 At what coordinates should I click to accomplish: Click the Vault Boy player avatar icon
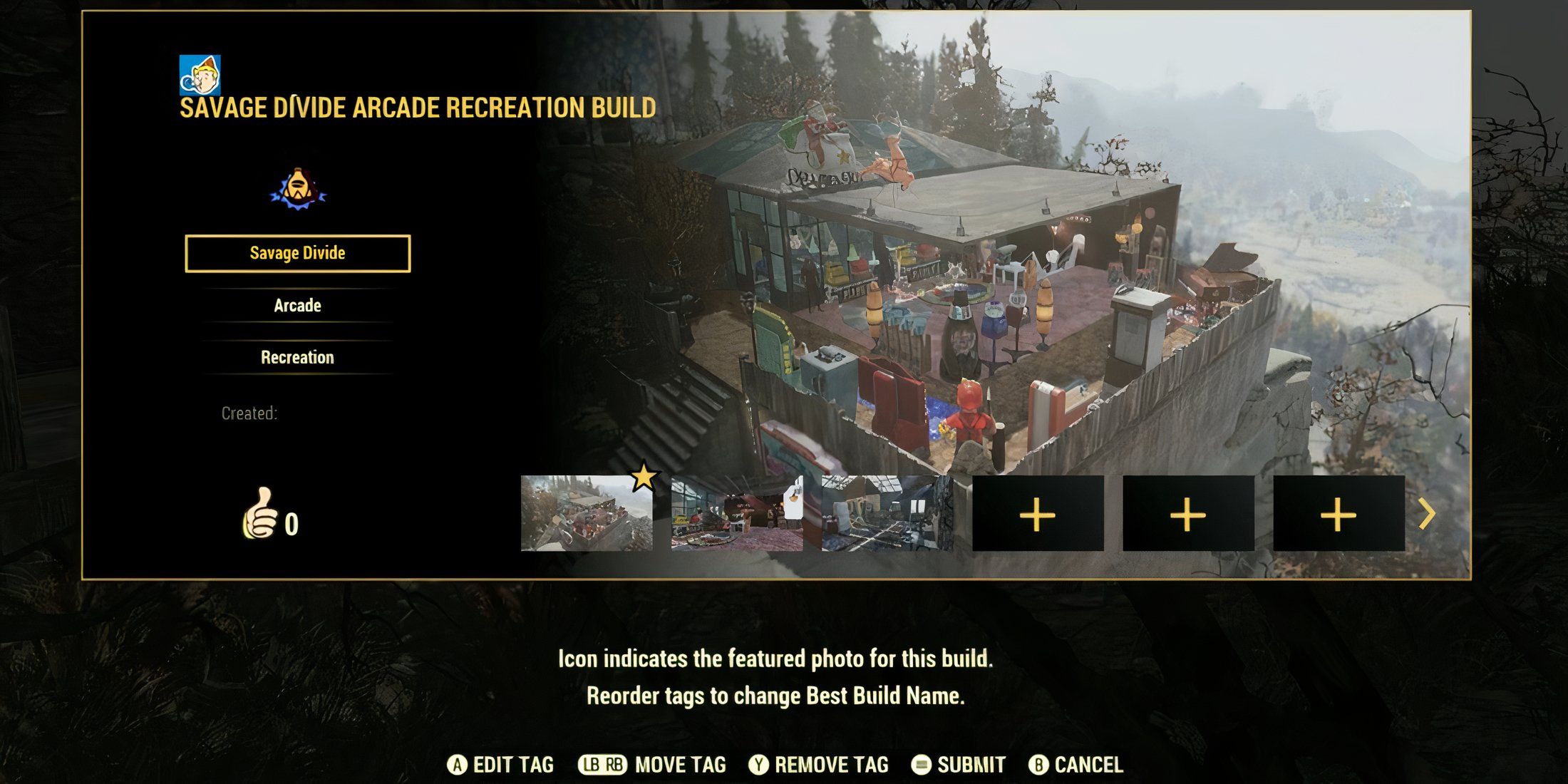pyautogui.click(x=200, y=75)
